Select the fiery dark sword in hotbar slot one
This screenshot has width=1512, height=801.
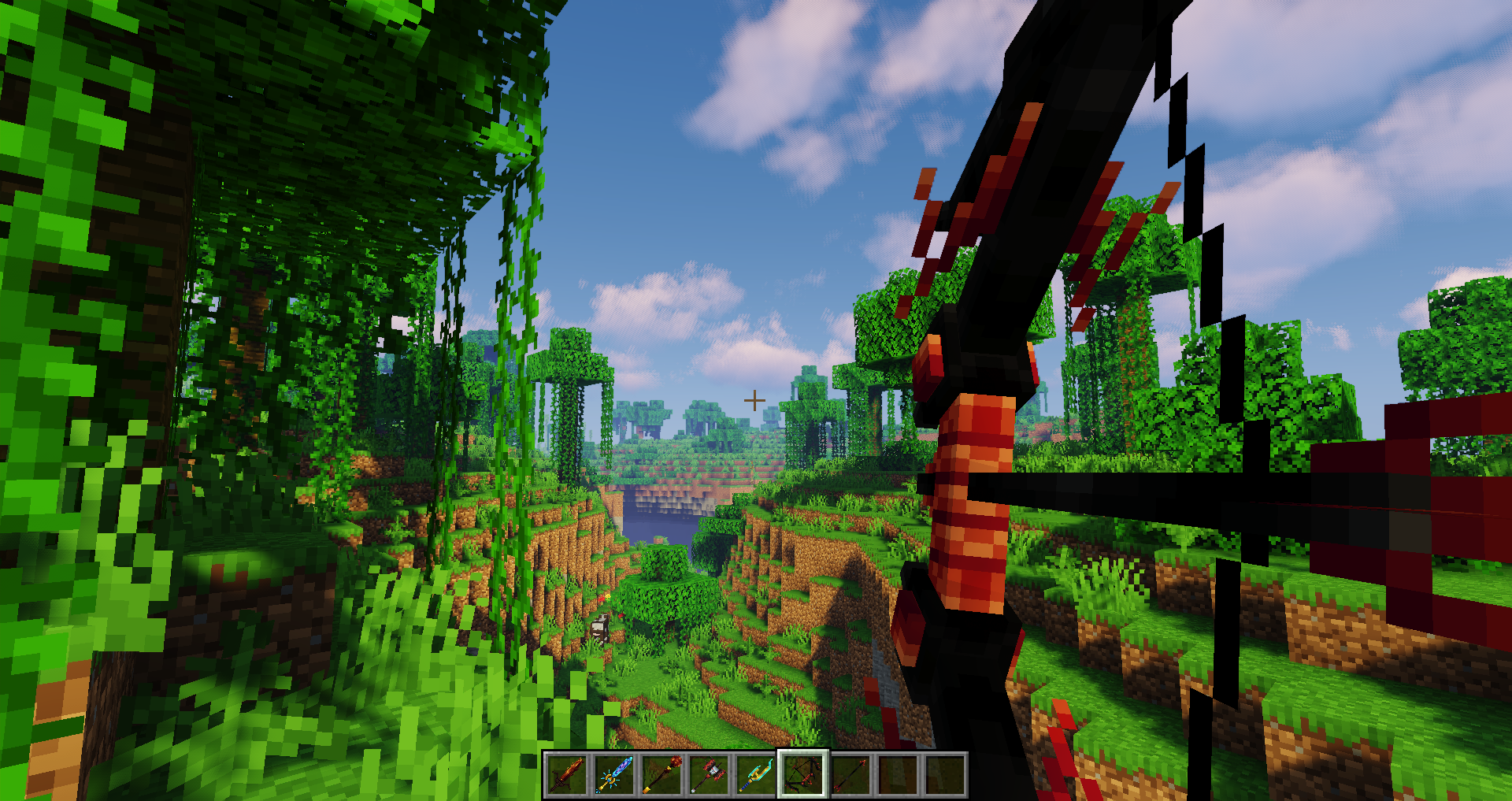pos(567,776)
